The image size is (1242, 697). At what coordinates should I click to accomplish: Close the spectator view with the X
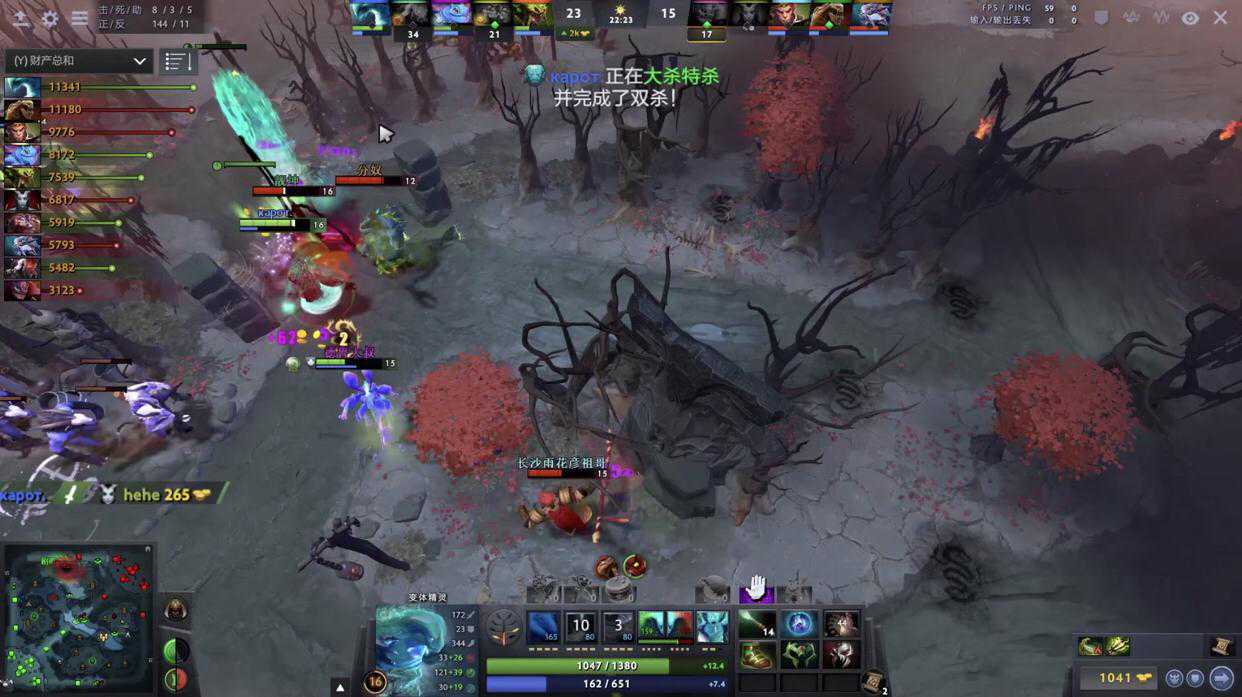[x=1220, y=17]
